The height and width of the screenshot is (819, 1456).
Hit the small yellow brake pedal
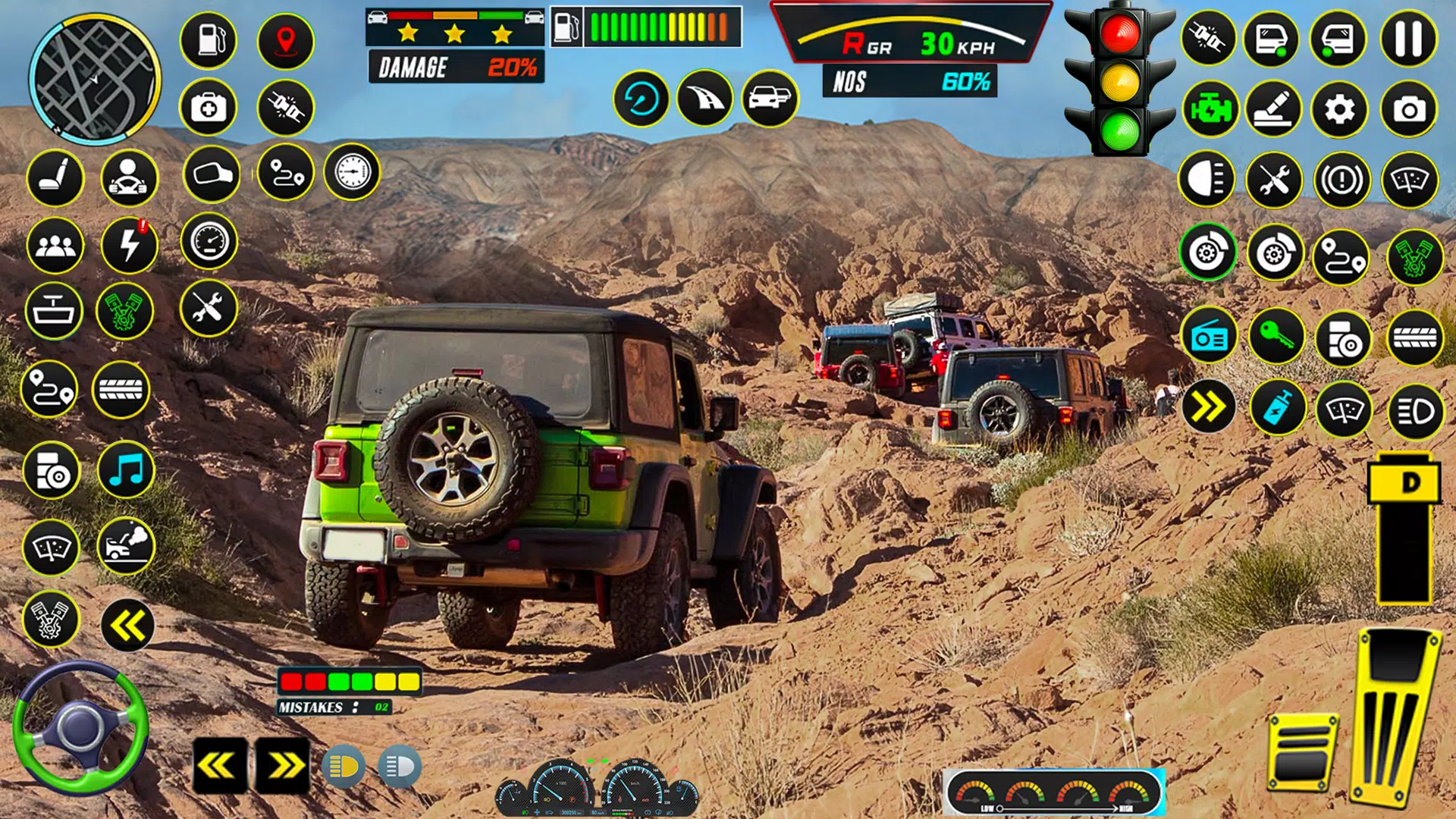coord(1302,752)
